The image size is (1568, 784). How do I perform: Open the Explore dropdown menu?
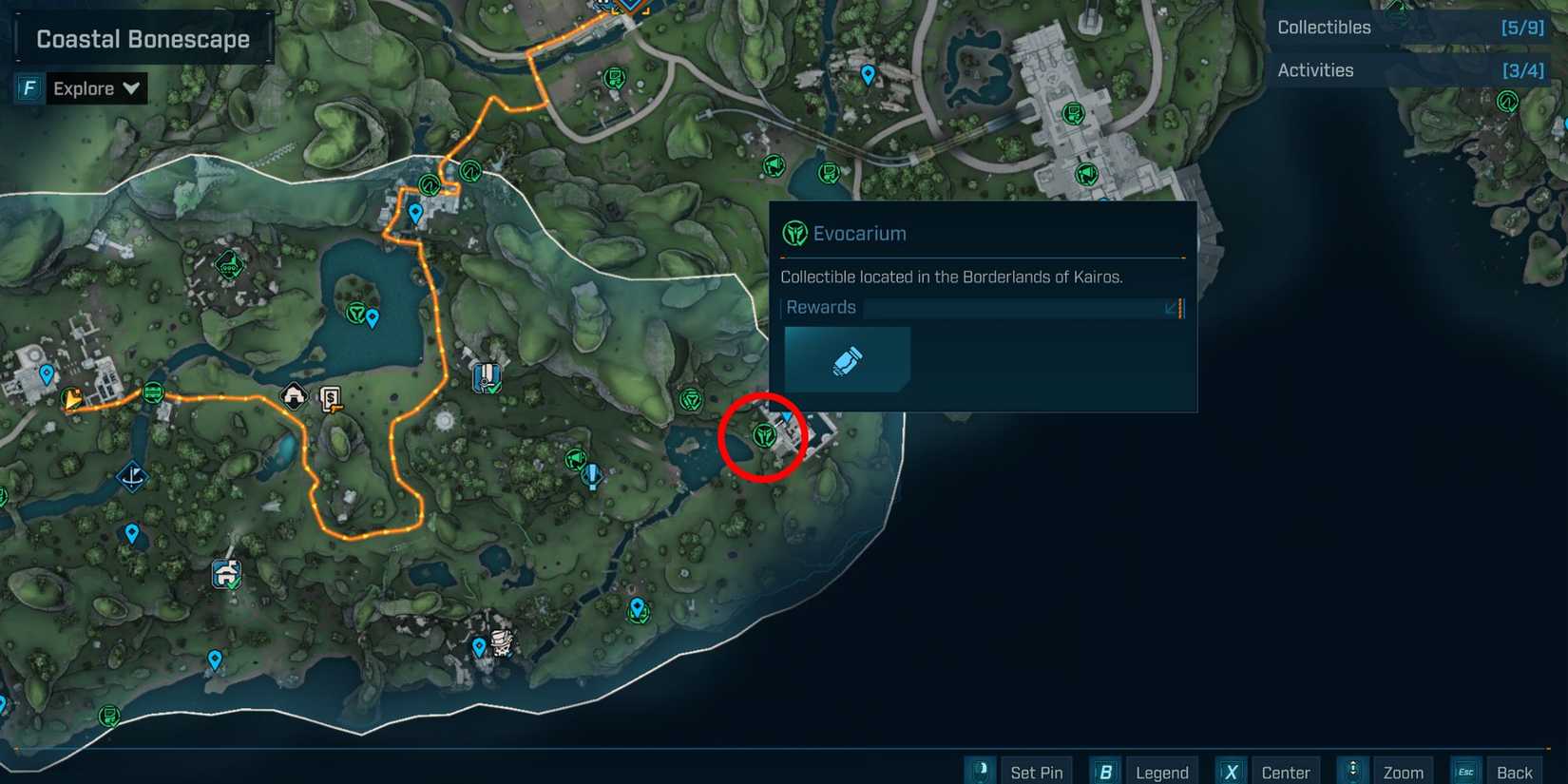95,88
